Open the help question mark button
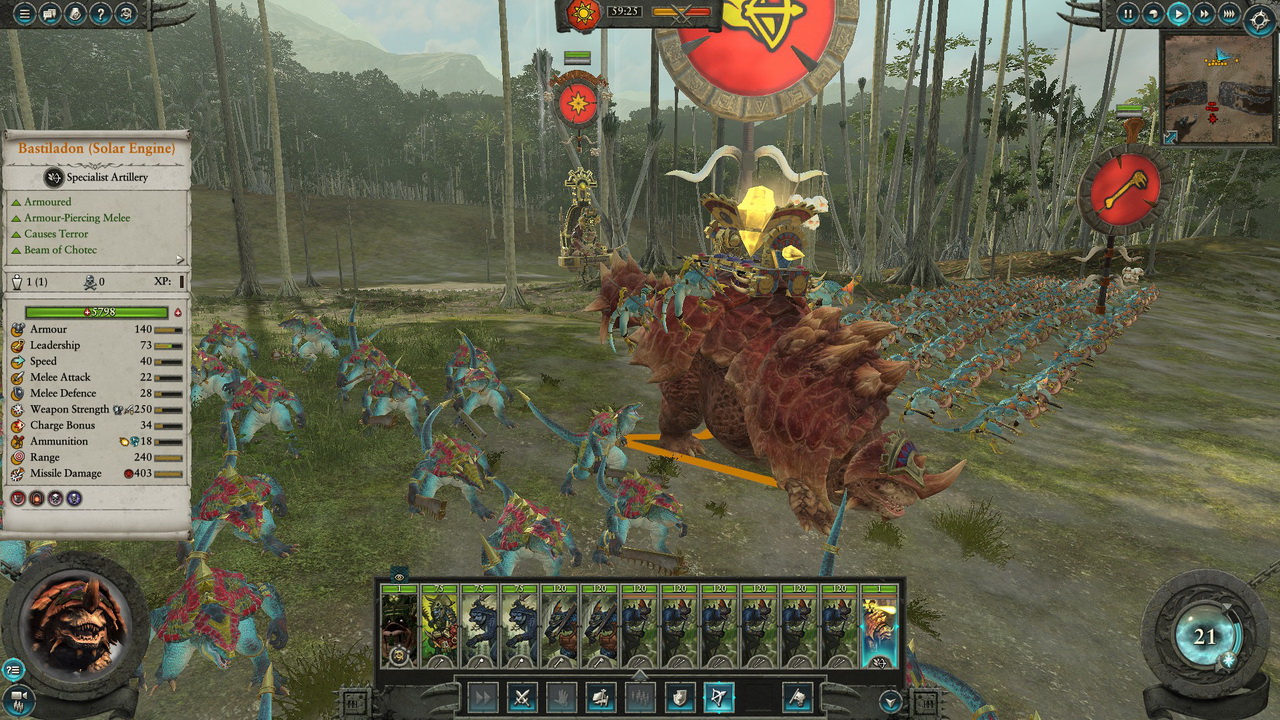Image resolution: width=1280 pixels, height=720 pixels. (100, 14)
